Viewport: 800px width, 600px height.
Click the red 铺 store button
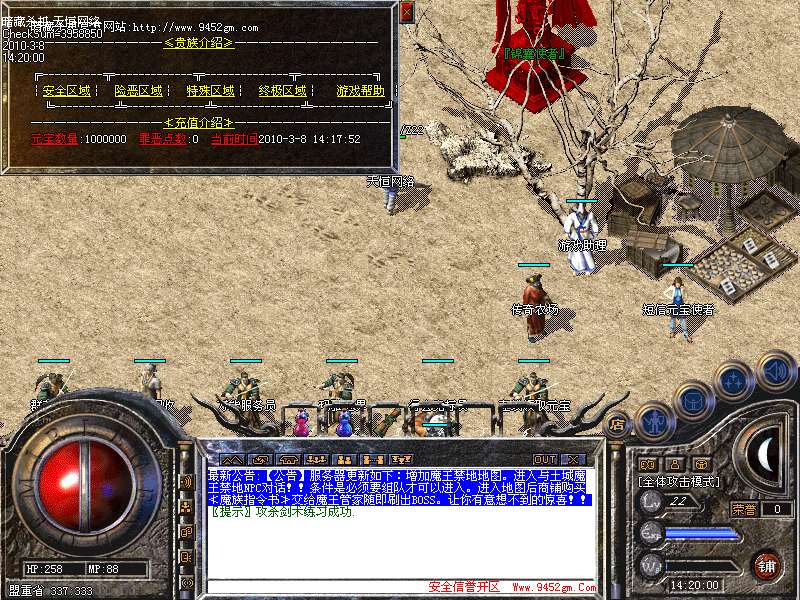(x=767, y=566)
